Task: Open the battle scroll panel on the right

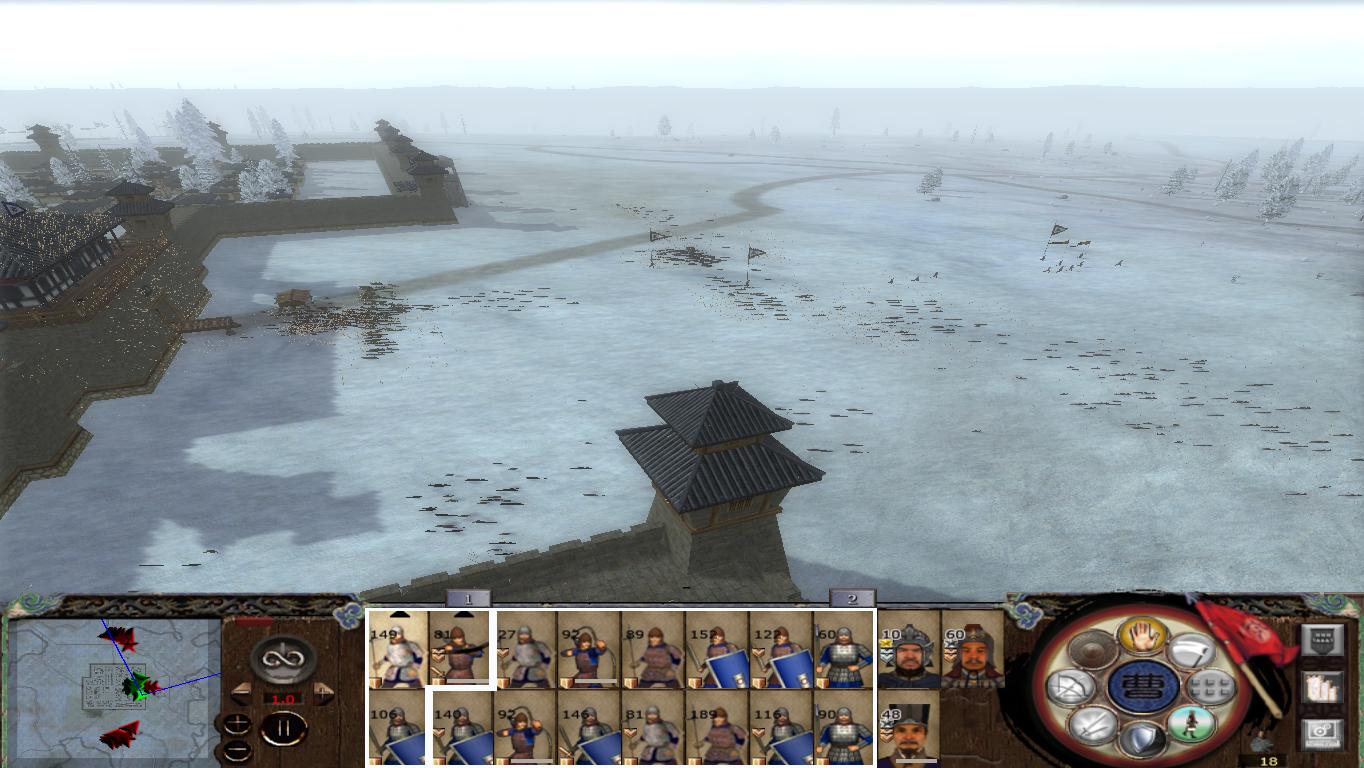Action: tap(1322, 688)
